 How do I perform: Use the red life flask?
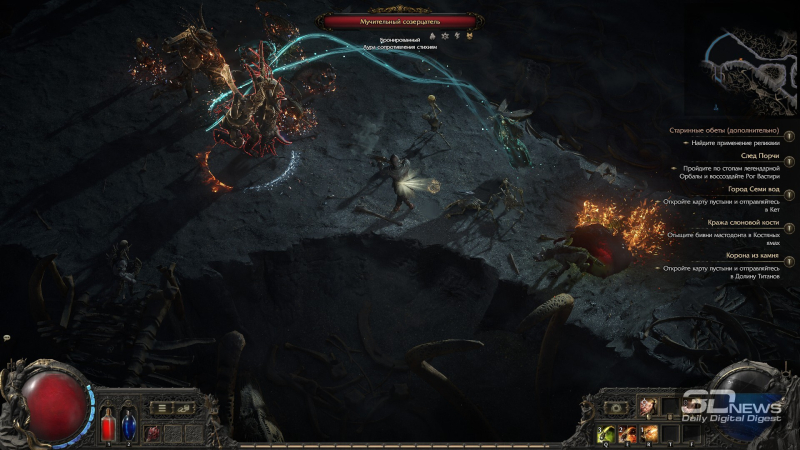coord(109,426)
